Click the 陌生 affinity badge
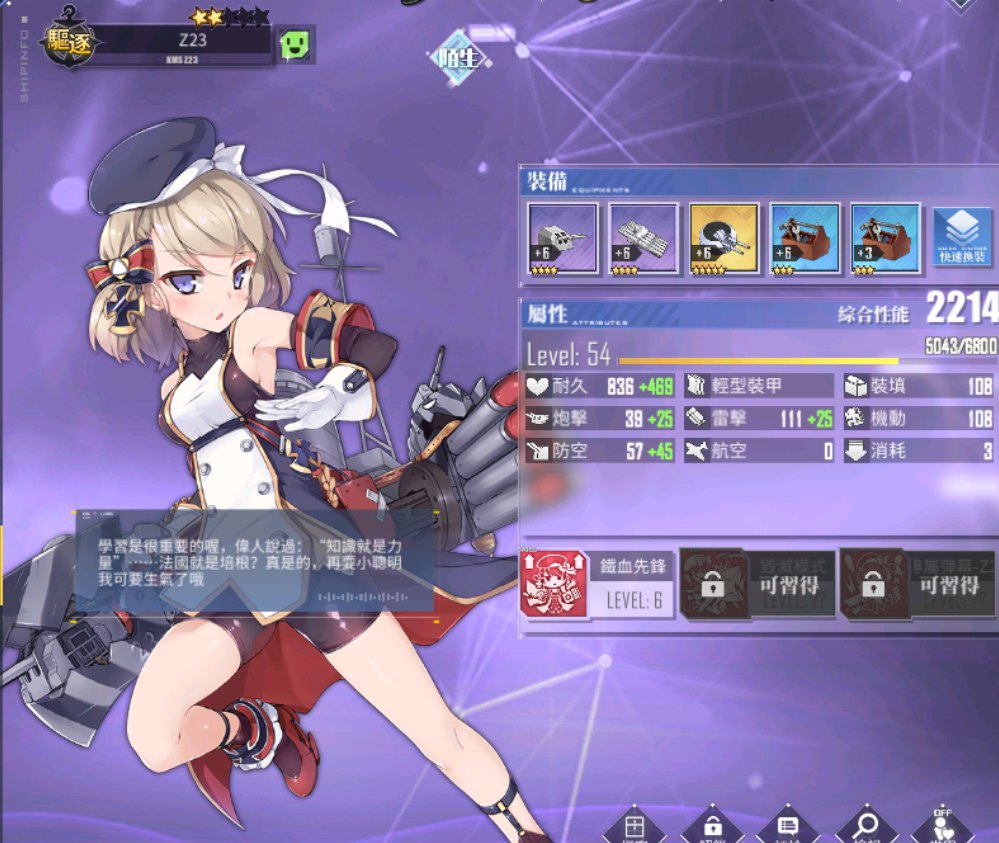 click(x=460, y=58)
